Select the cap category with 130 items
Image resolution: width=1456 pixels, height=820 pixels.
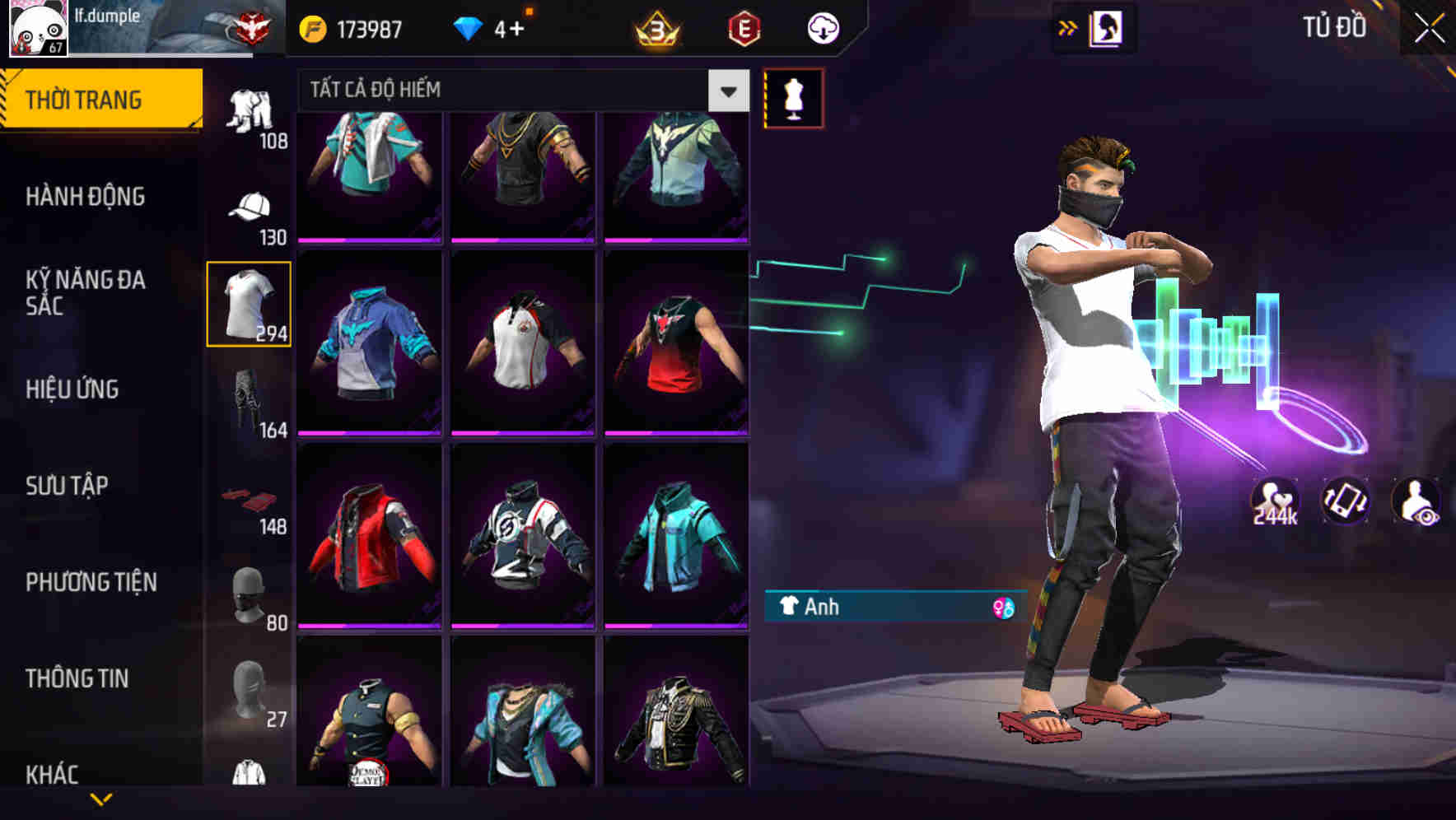(x=250, y=208)
